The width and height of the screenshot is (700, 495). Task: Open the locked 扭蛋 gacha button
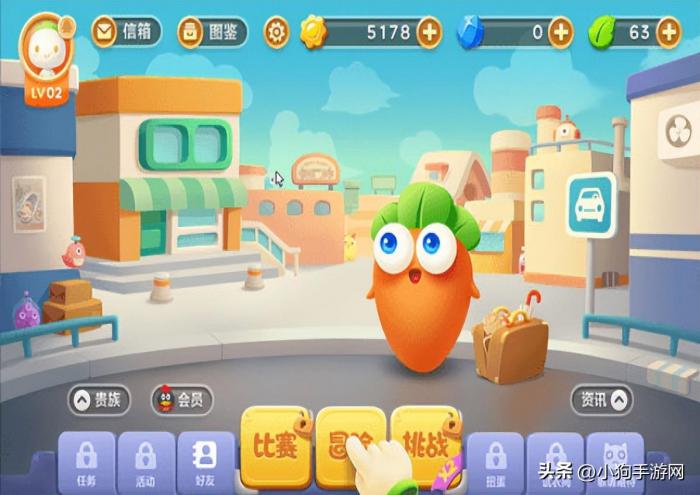pos(496,460)
